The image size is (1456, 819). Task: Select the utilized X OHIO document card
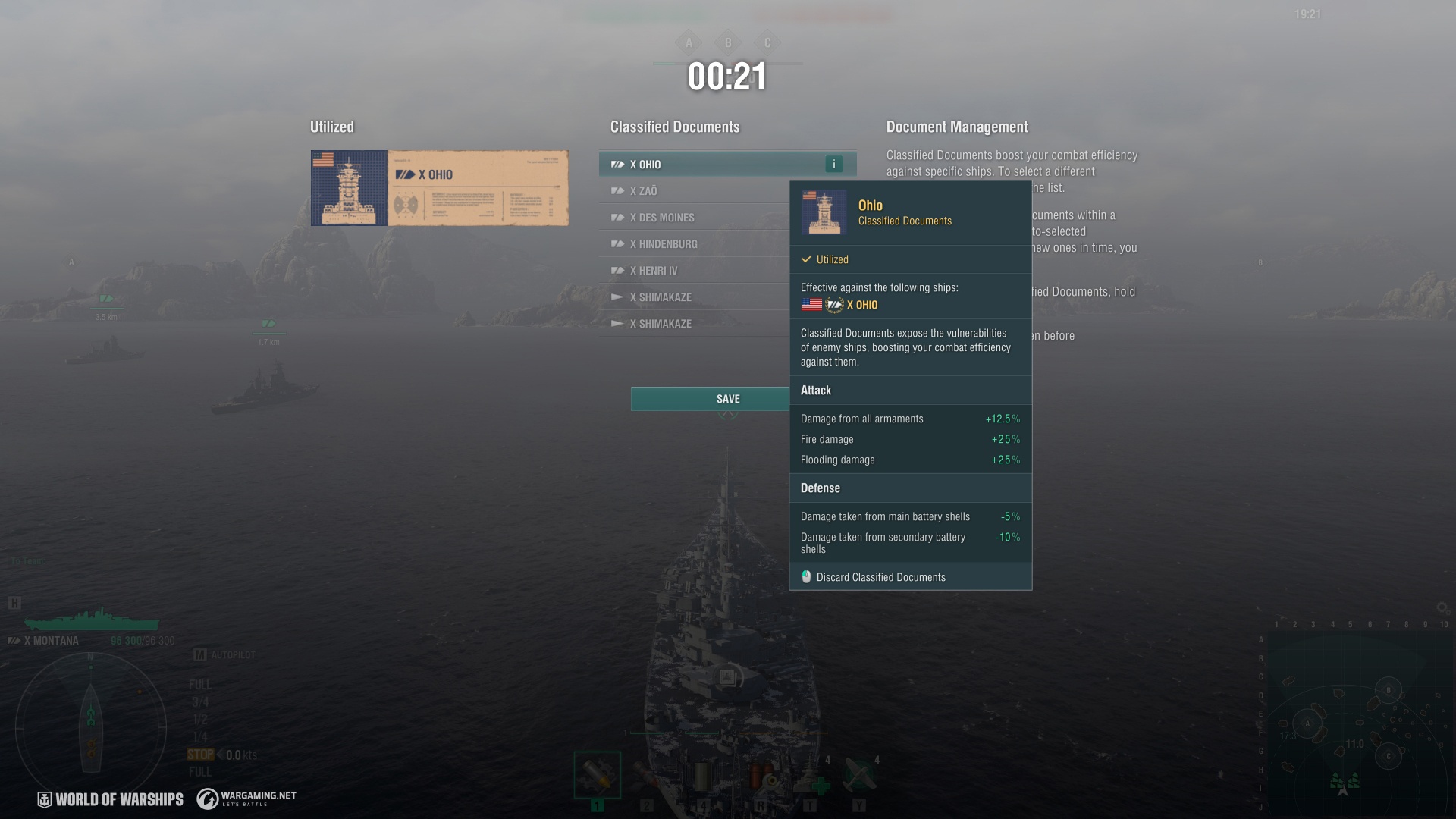439,188
